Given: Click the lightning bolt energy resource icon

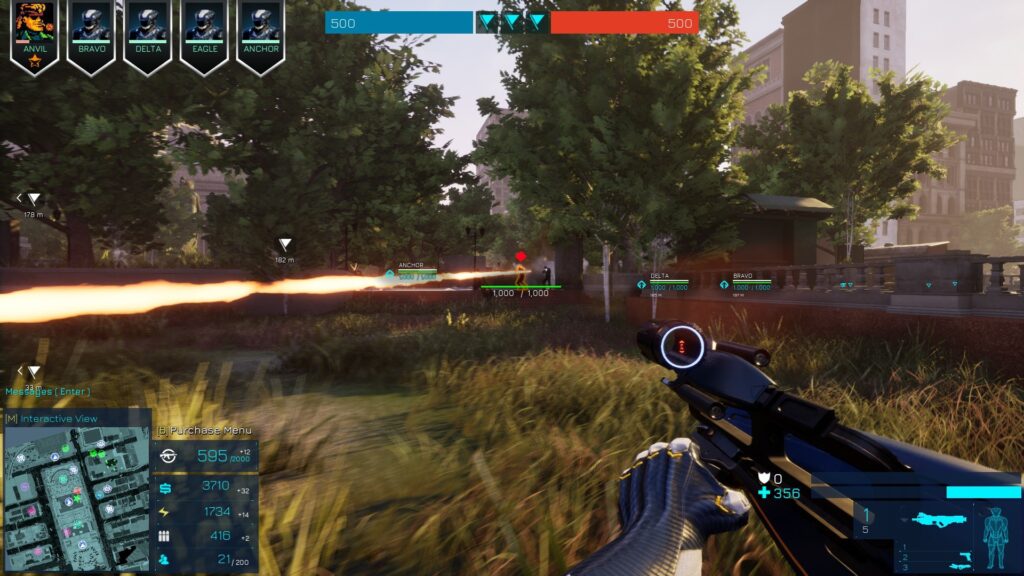Looking at the screenshot, I should pyautogui.click(x=165, y=511).
